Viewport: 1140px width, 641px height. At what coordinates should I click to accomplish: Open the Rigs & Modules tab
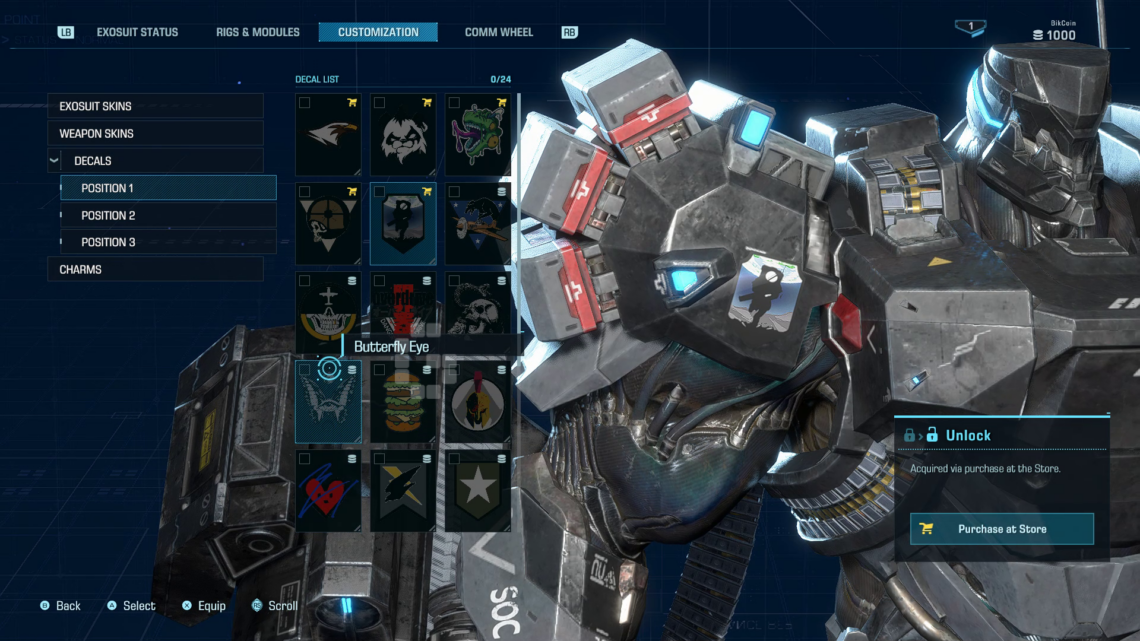[258, 32]
